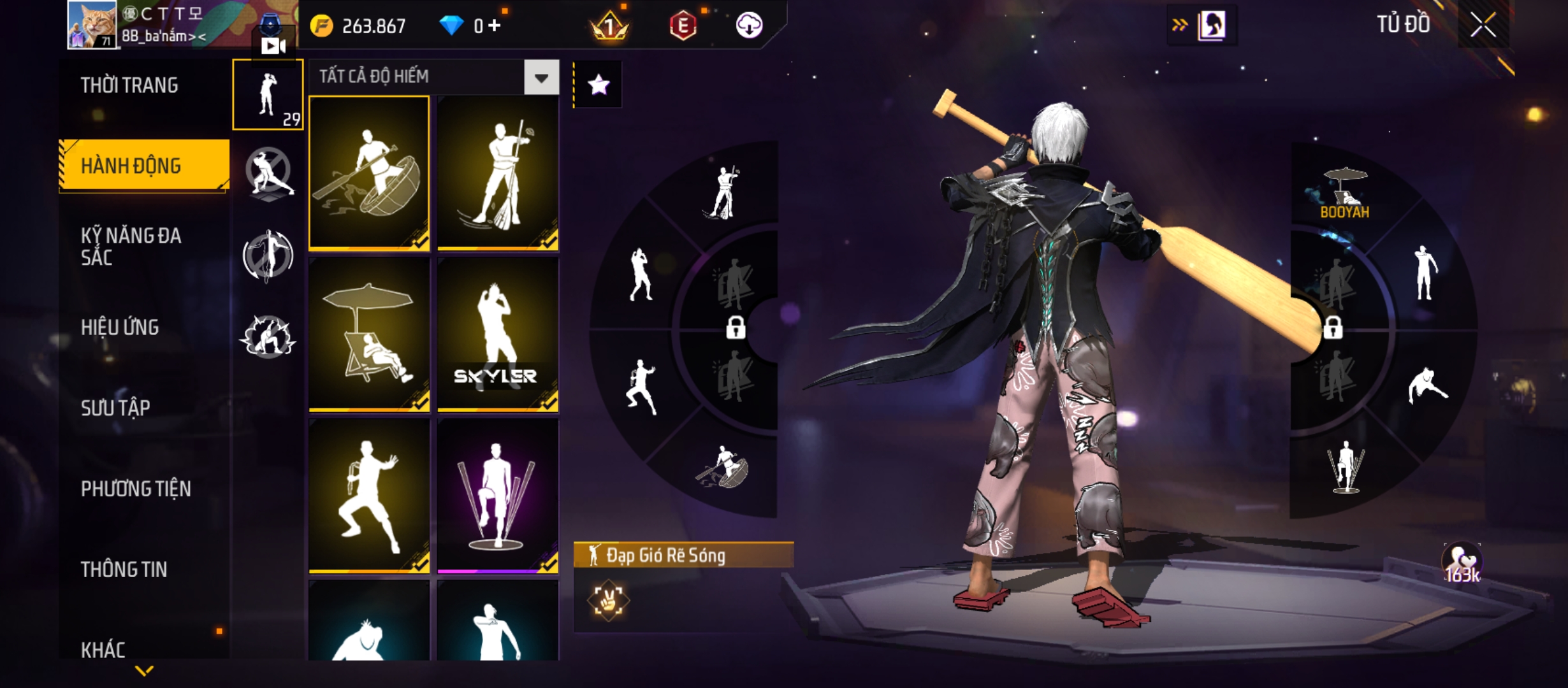Expand the Tất Cả Độ Hiếm dropdown

point(541,78)
